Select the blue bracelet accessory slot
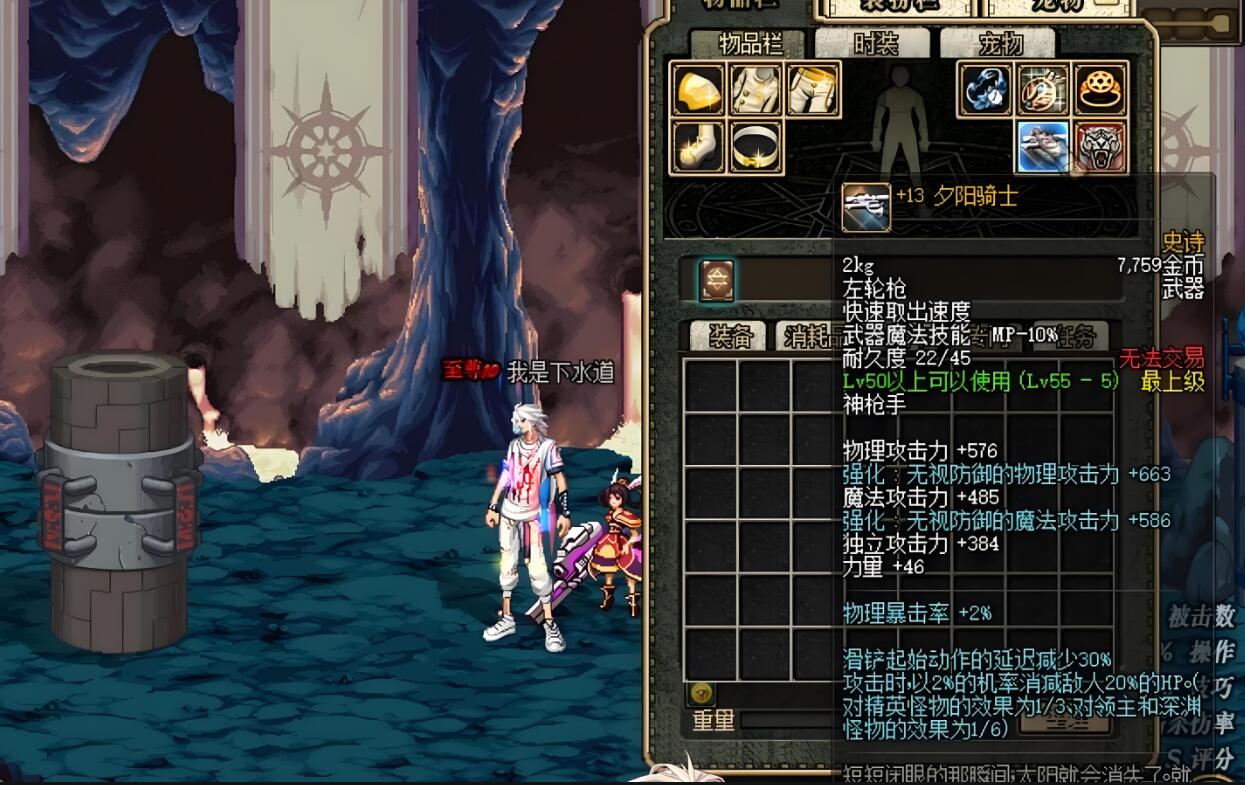Viewport: 1245px width, 785px height. click(x=986, y=90)
